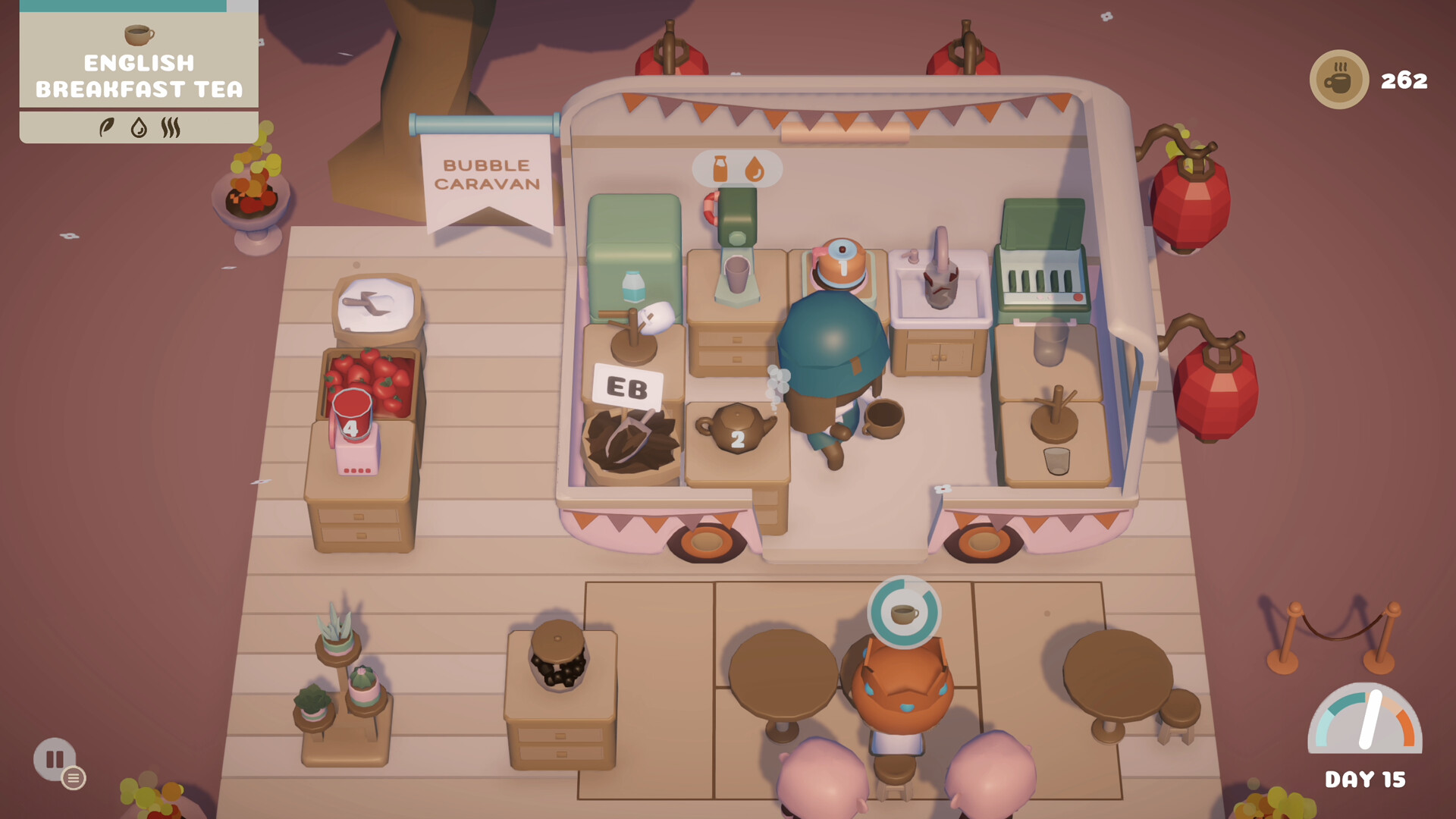1456x819 pixels.
Task: Toggle pause using the pause button
Action: (x=54, y=758)
